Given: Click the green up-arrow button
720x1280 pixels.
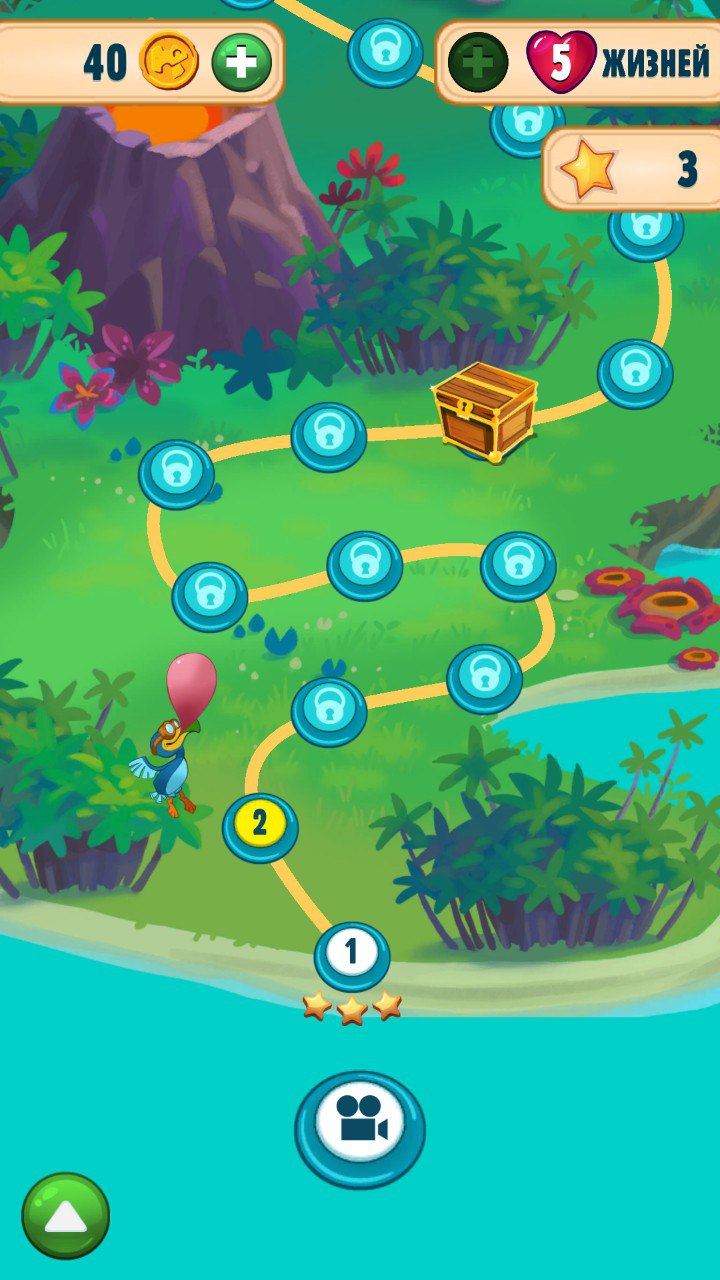Looking at the screenshot, I should pyautogui.click(x=66, y=1215).
